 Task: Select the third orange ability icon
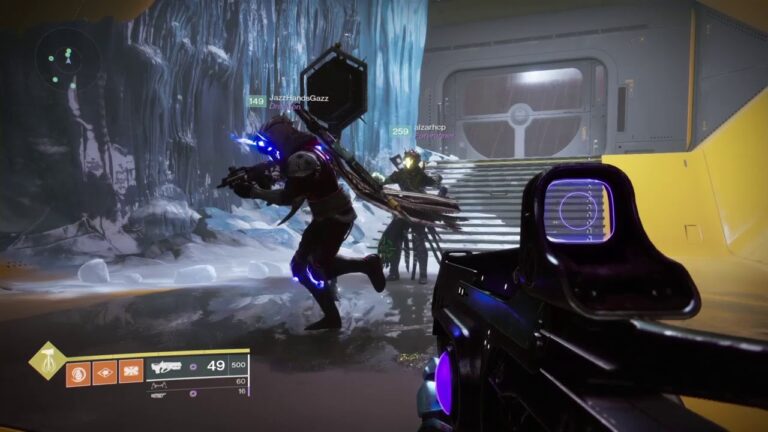pos(131,372)
